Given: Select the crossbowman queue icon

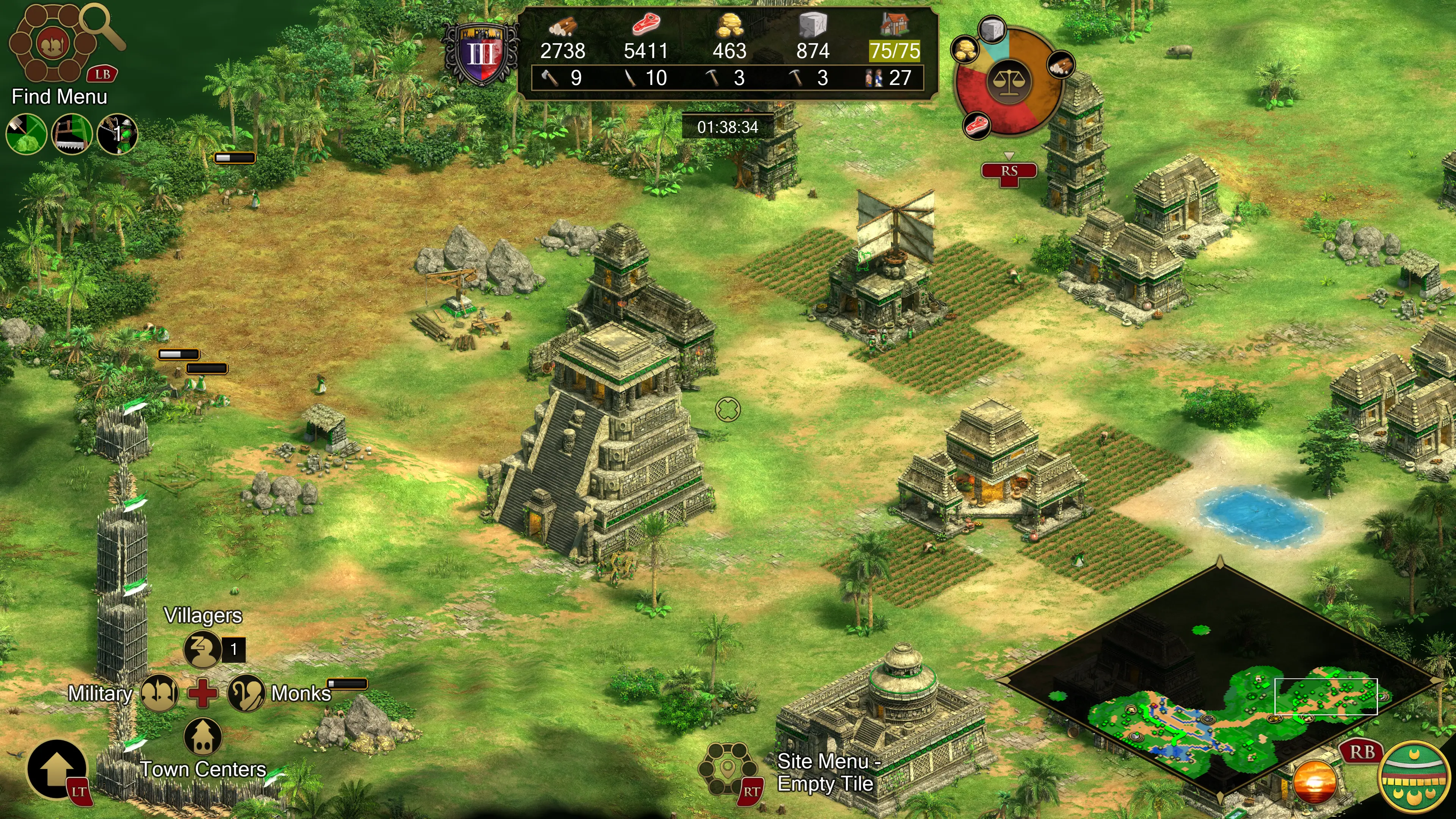Looking at the screenshot, I should [117, 134].
